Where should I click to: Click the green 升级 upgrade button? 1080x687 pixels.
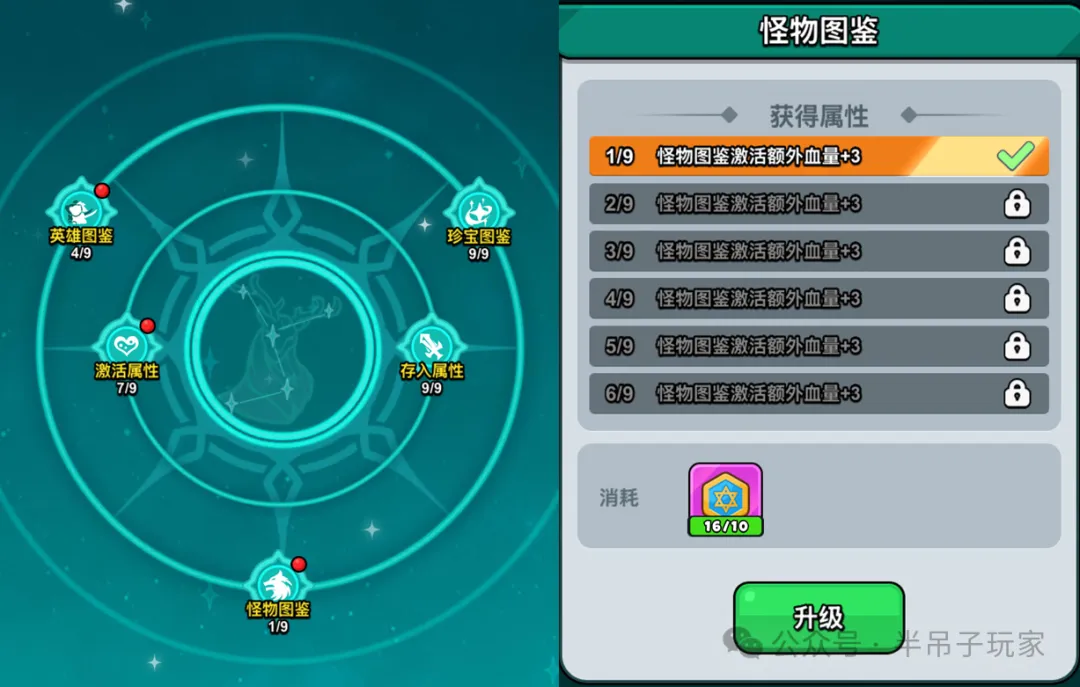click(818, 617)
